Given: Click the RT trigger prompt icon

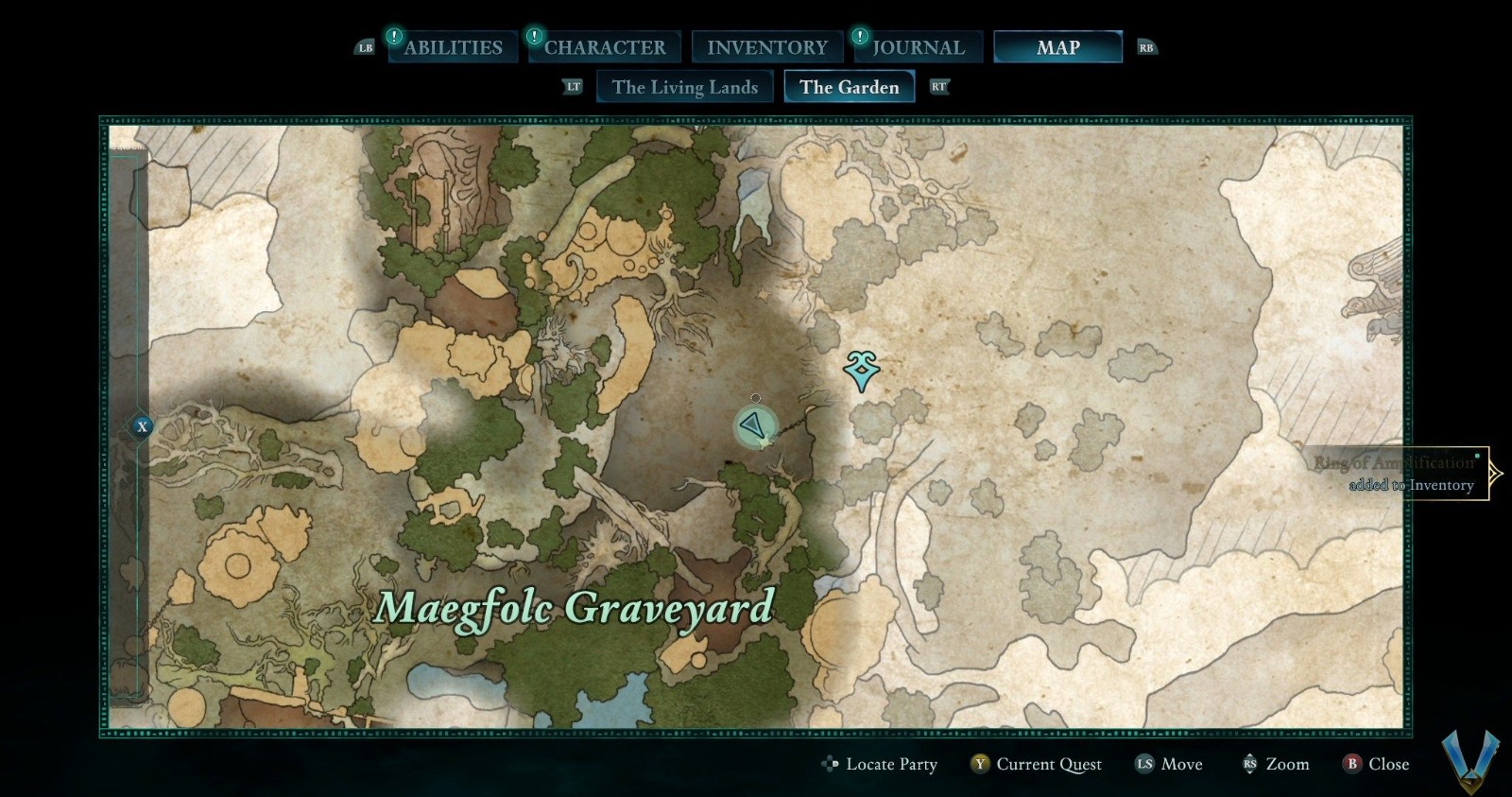Looking at the screenshot, I should click(x=938, y=86).
